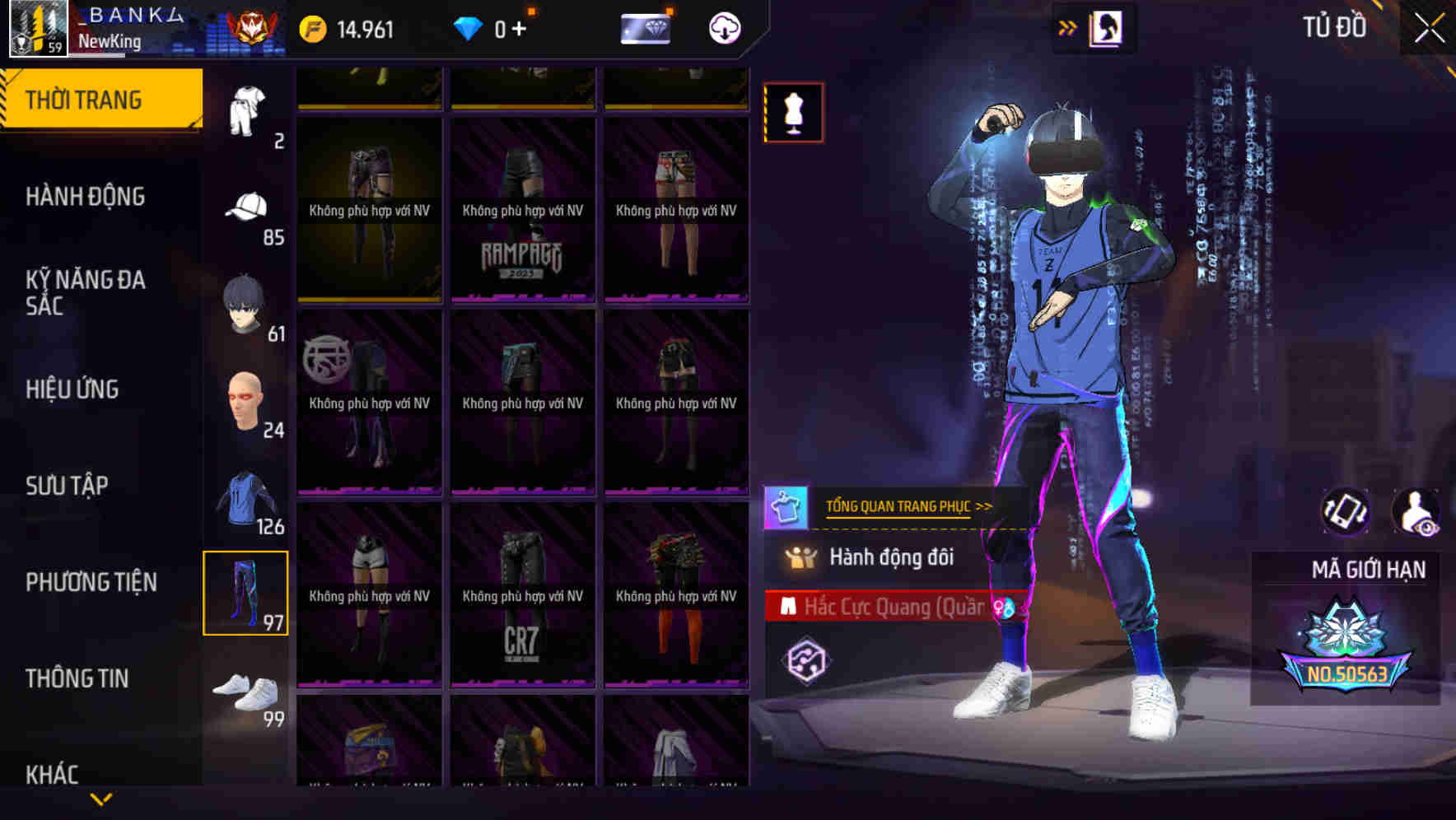Click the membership card icon in the top bar
The image size is (1456, 820).
(x=646, y=27)
